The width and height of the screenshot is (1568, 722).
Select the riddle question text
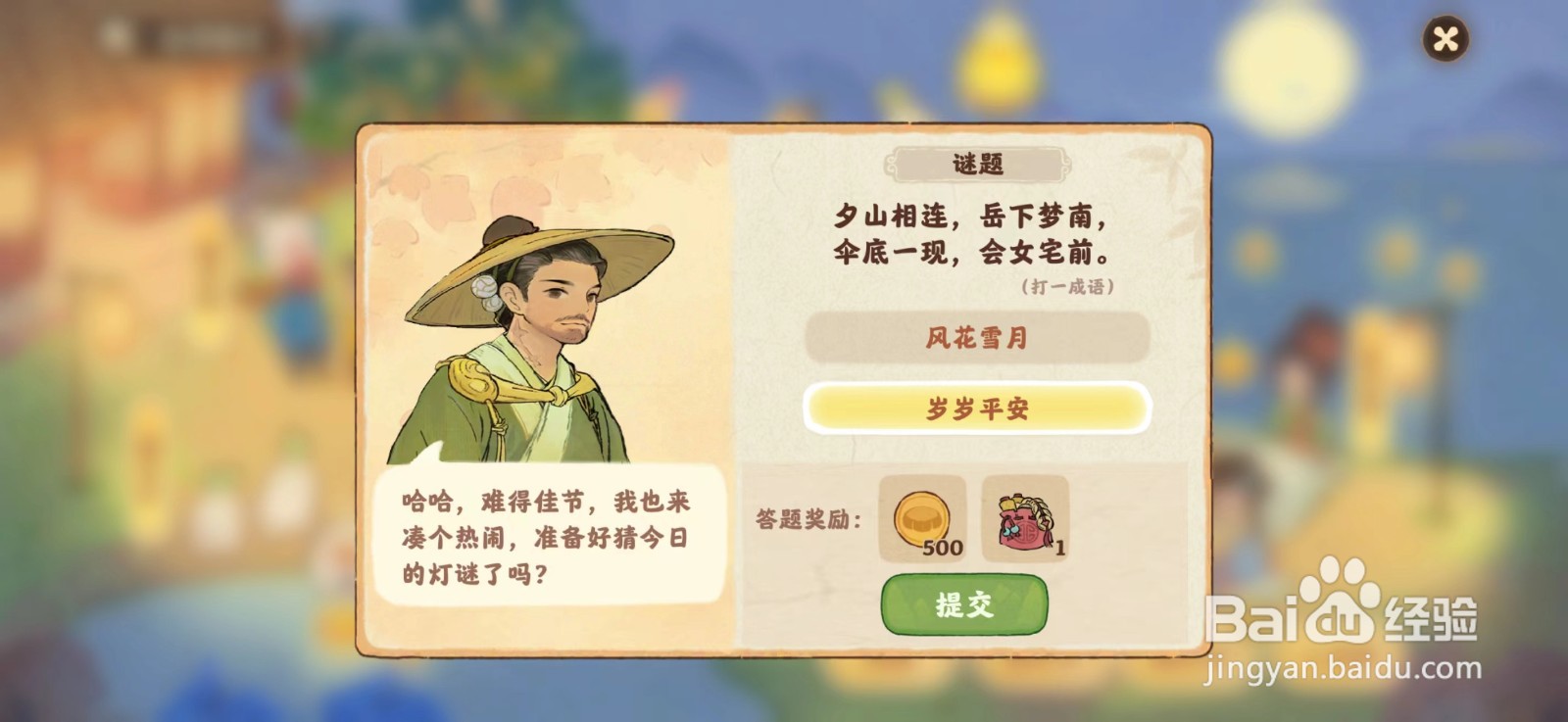click(980, 235)
